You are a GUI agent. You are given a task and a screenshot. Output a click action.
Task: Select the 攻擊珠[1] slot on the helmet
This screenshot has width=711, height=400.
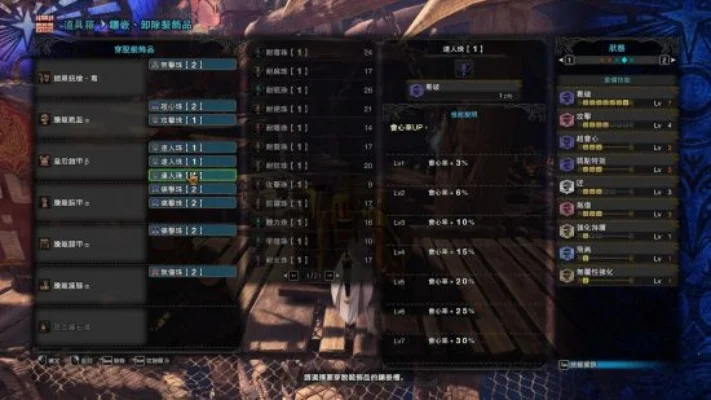pyautogui.click(x=192, y=119)
